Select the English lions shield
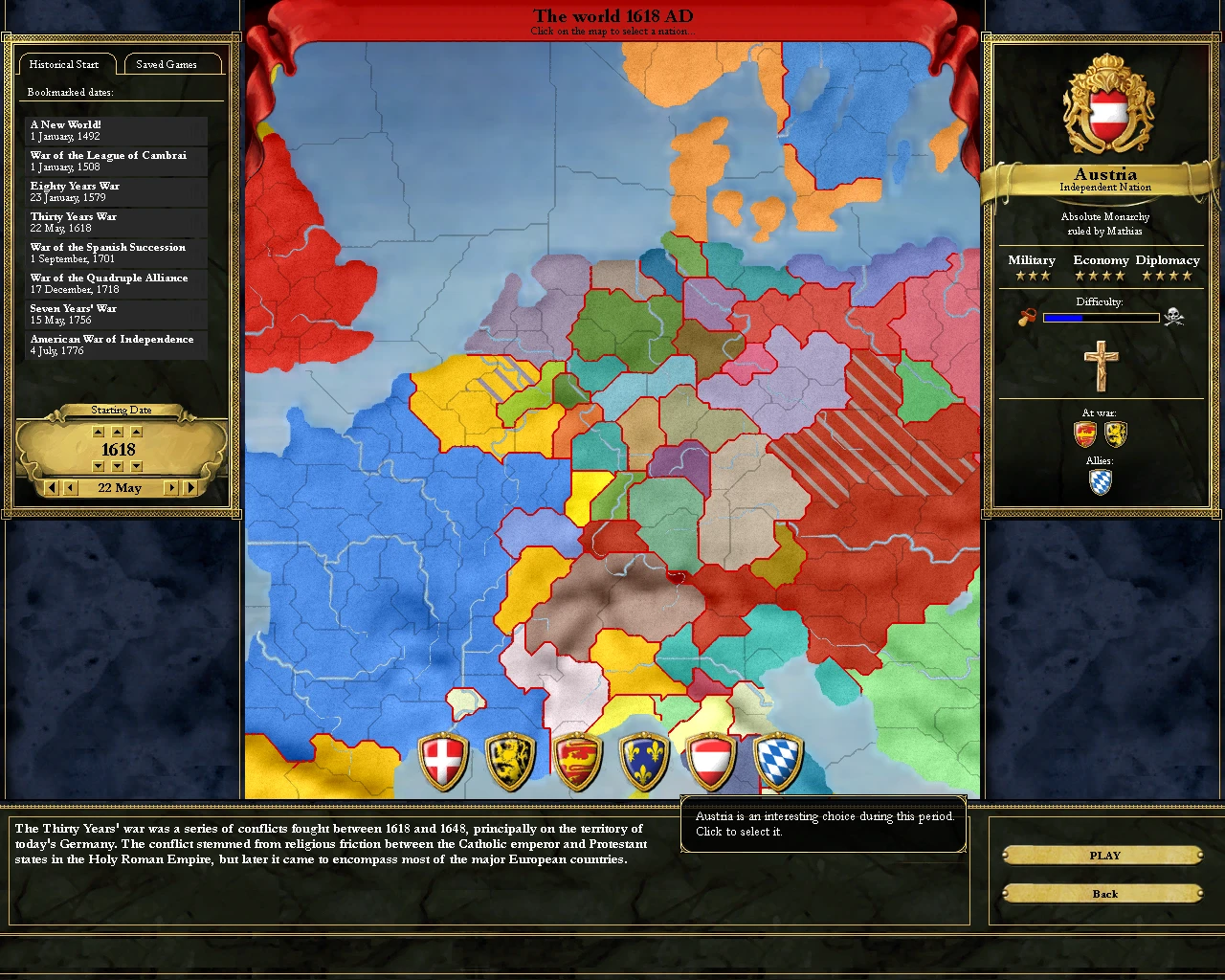The width and height of the screenshot is (1225, 980). 578,759
